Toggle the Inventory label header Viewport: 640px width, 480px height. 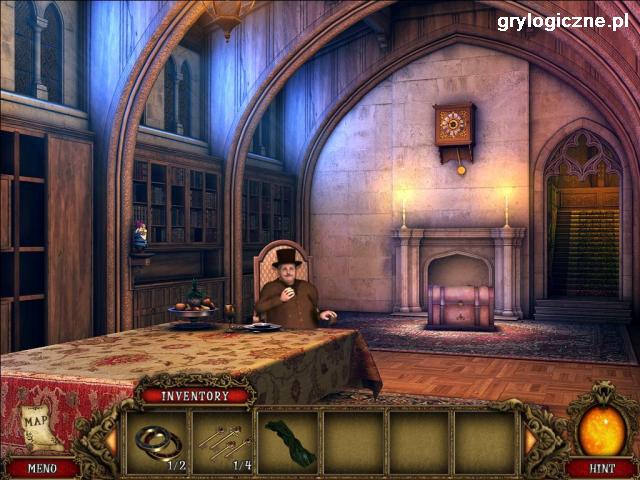(196, 396)
